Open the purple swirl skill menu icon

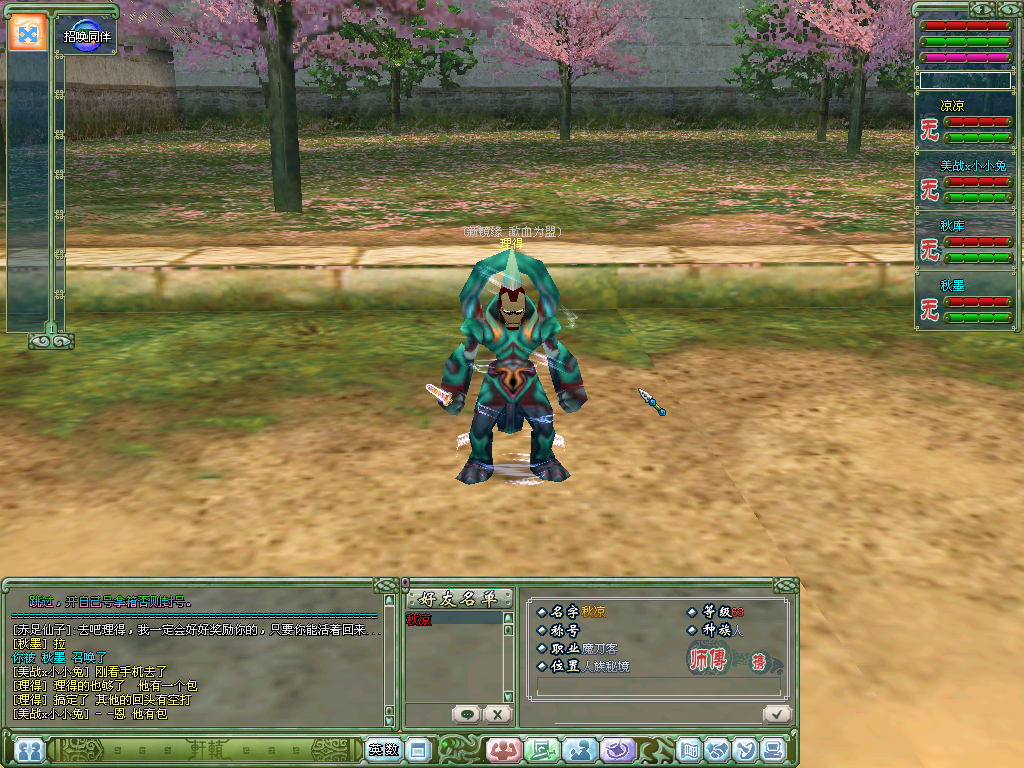[620, 749]
